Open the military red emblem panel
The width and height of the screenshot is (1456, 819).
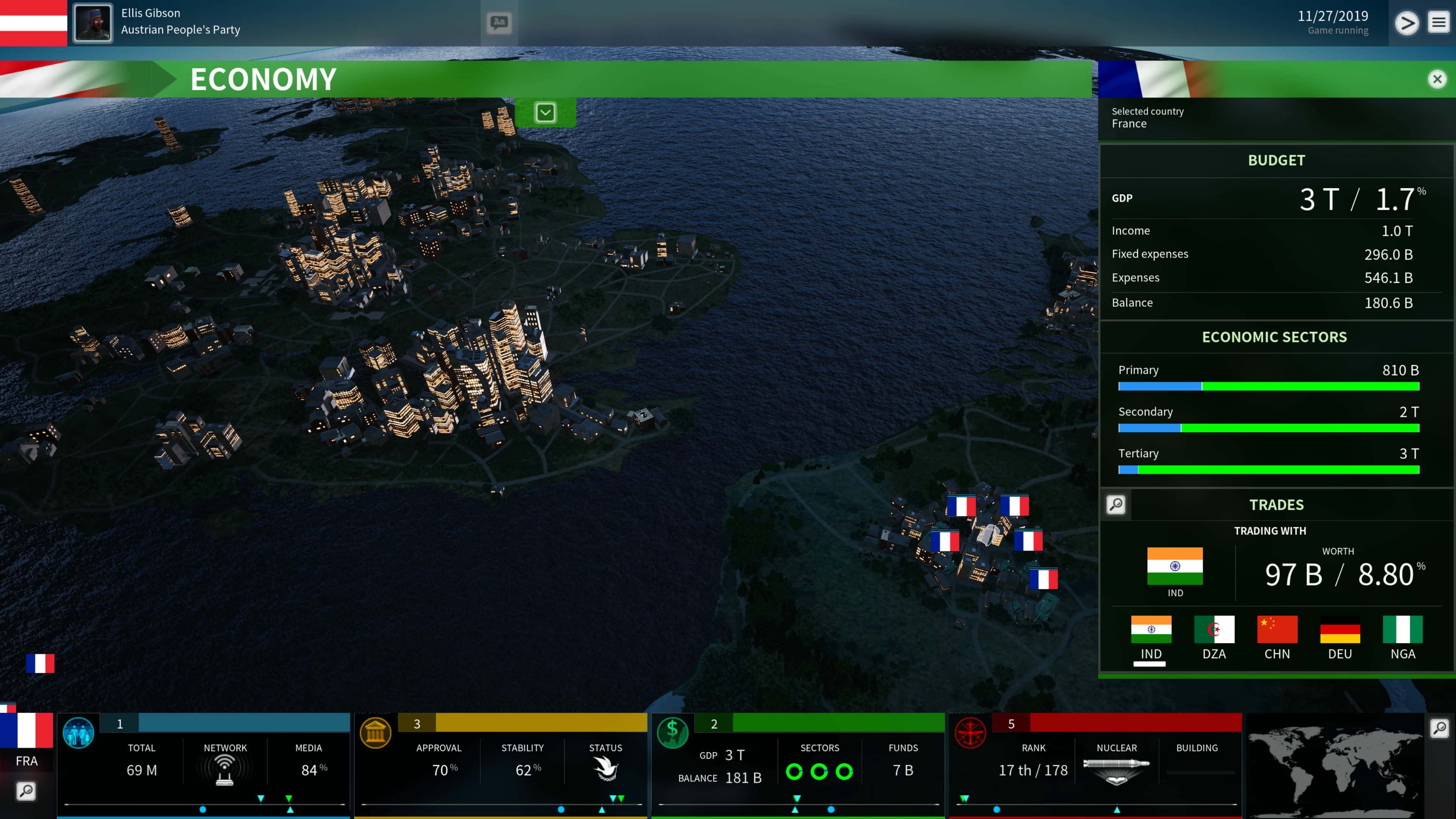[x=970, y=733]
